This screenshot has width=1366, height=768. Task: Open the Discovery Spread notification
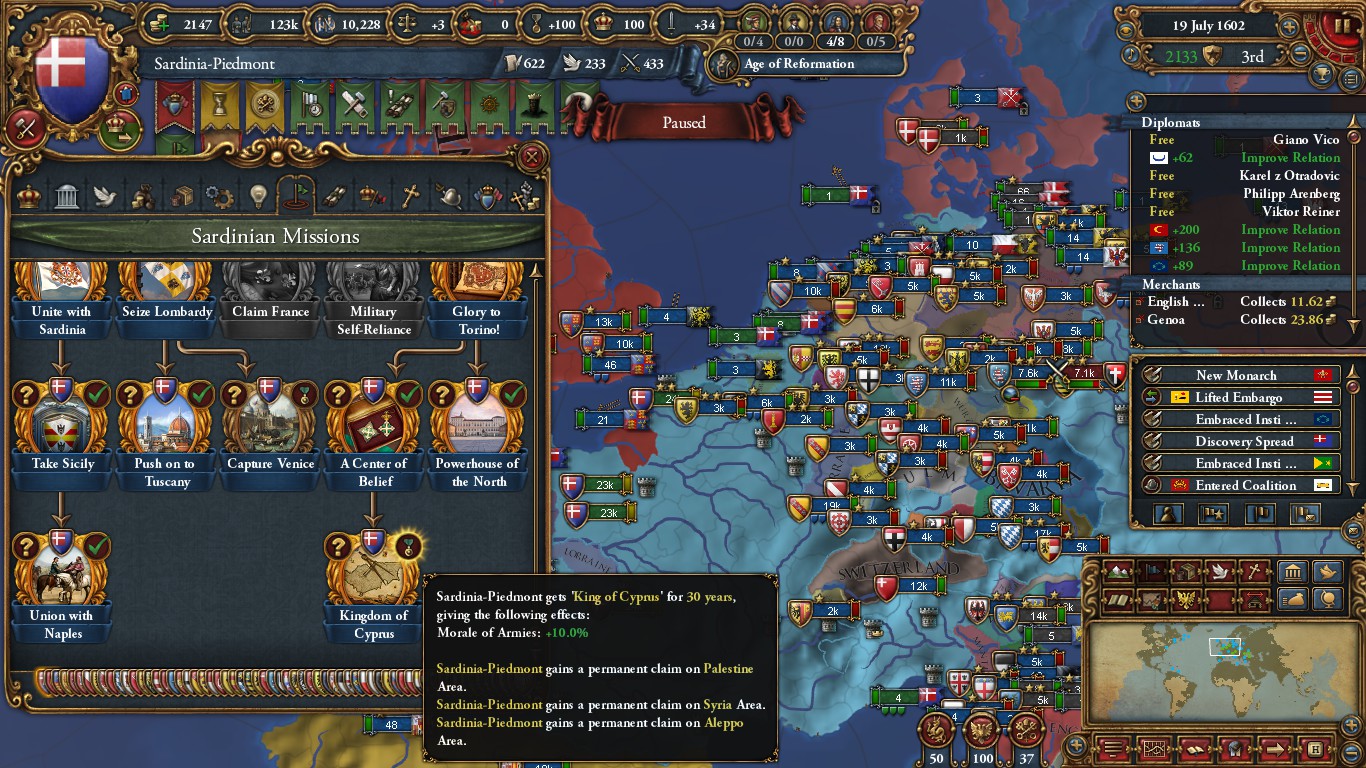click(x=1236, y=441)
